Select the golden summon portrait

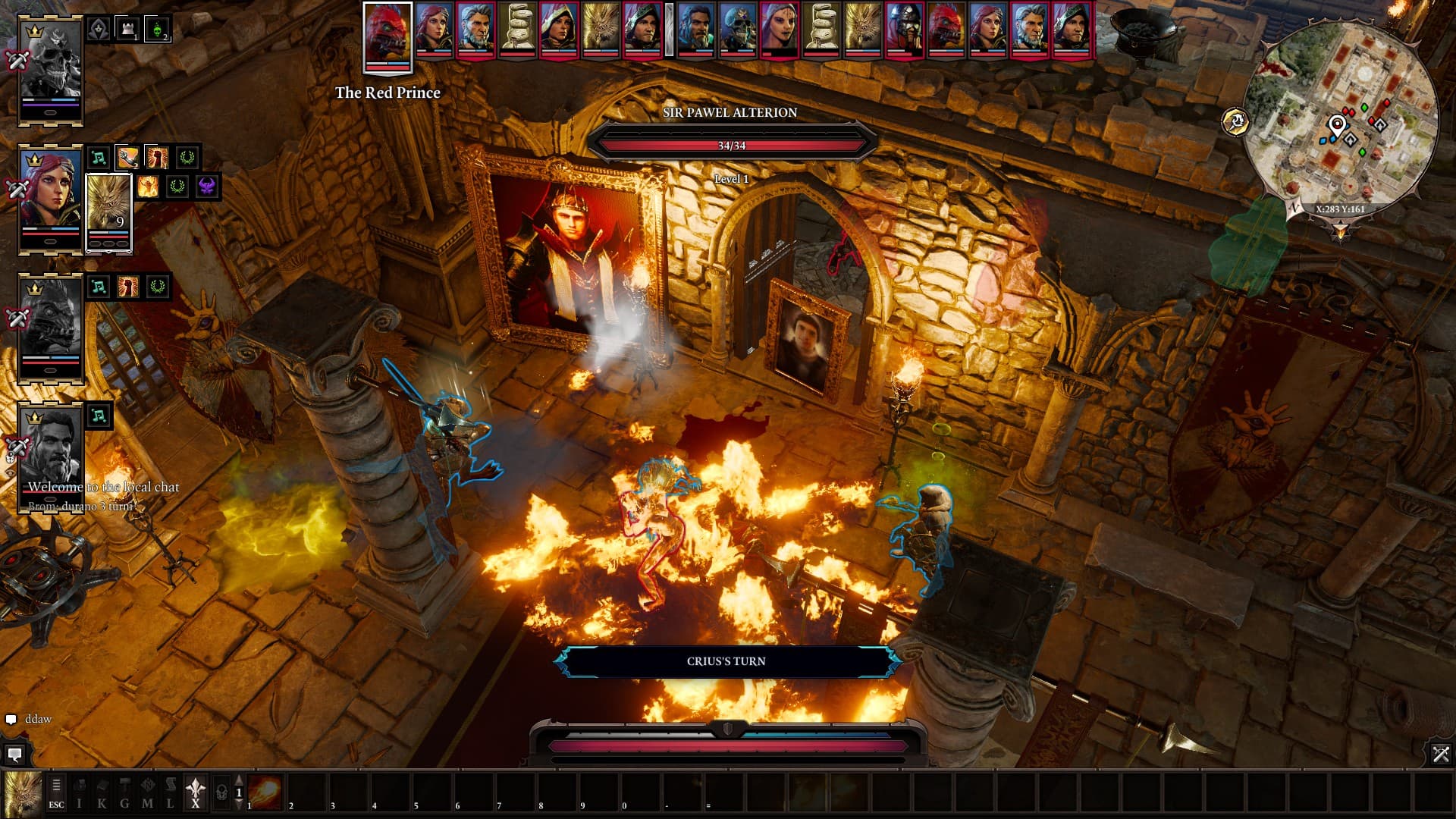109,212
